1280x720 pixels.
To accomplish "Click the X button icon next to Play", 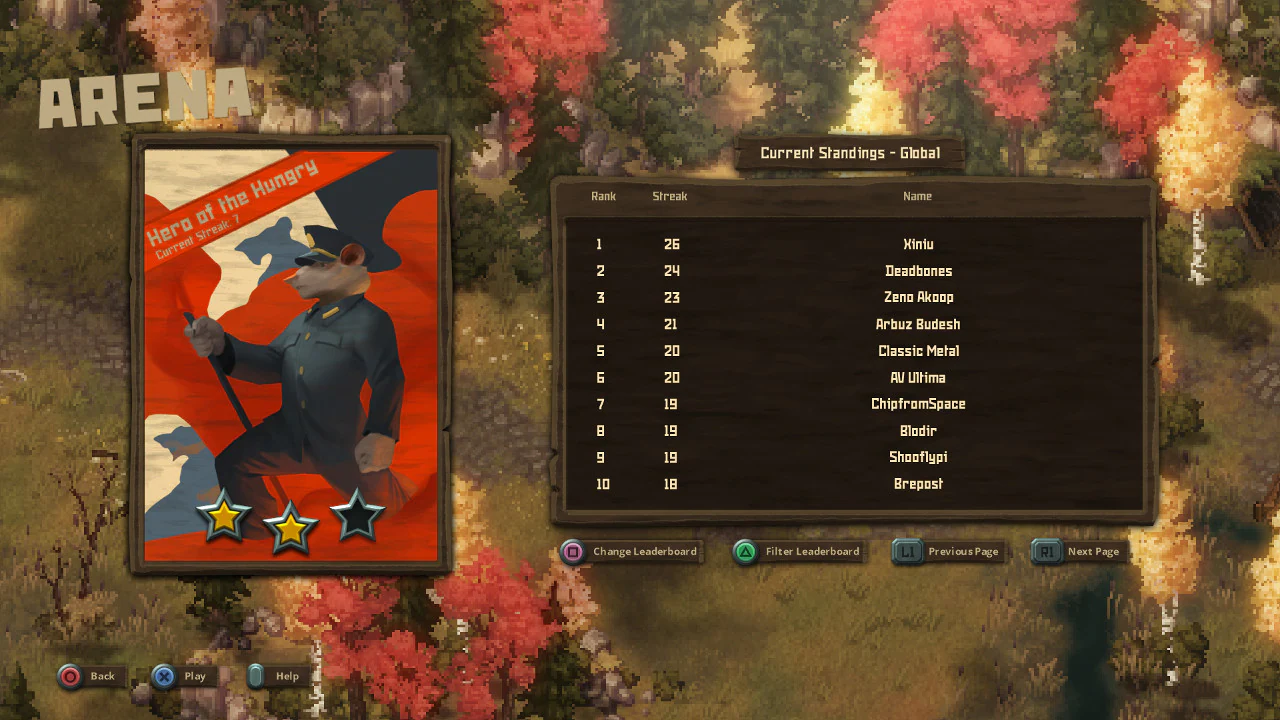I will [163, 676].
